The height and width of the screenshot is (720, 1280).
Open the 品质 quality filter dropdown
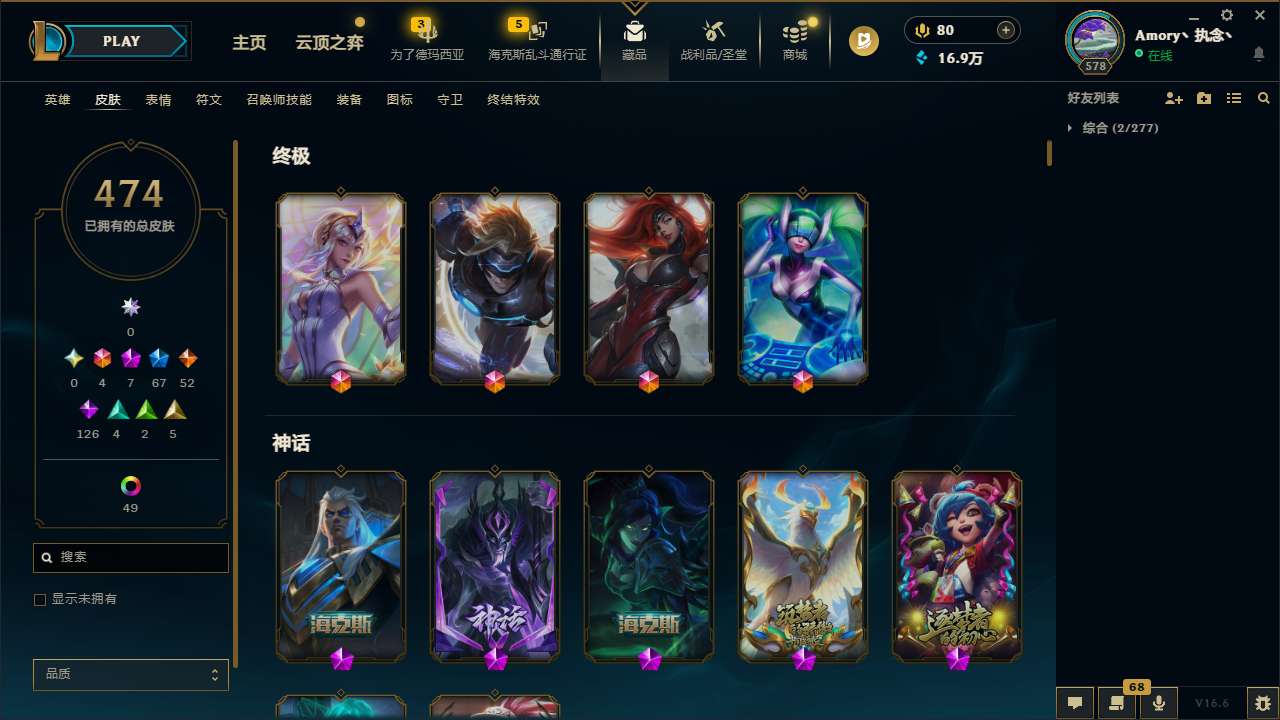pyautogui.click(x=130, y=674)
